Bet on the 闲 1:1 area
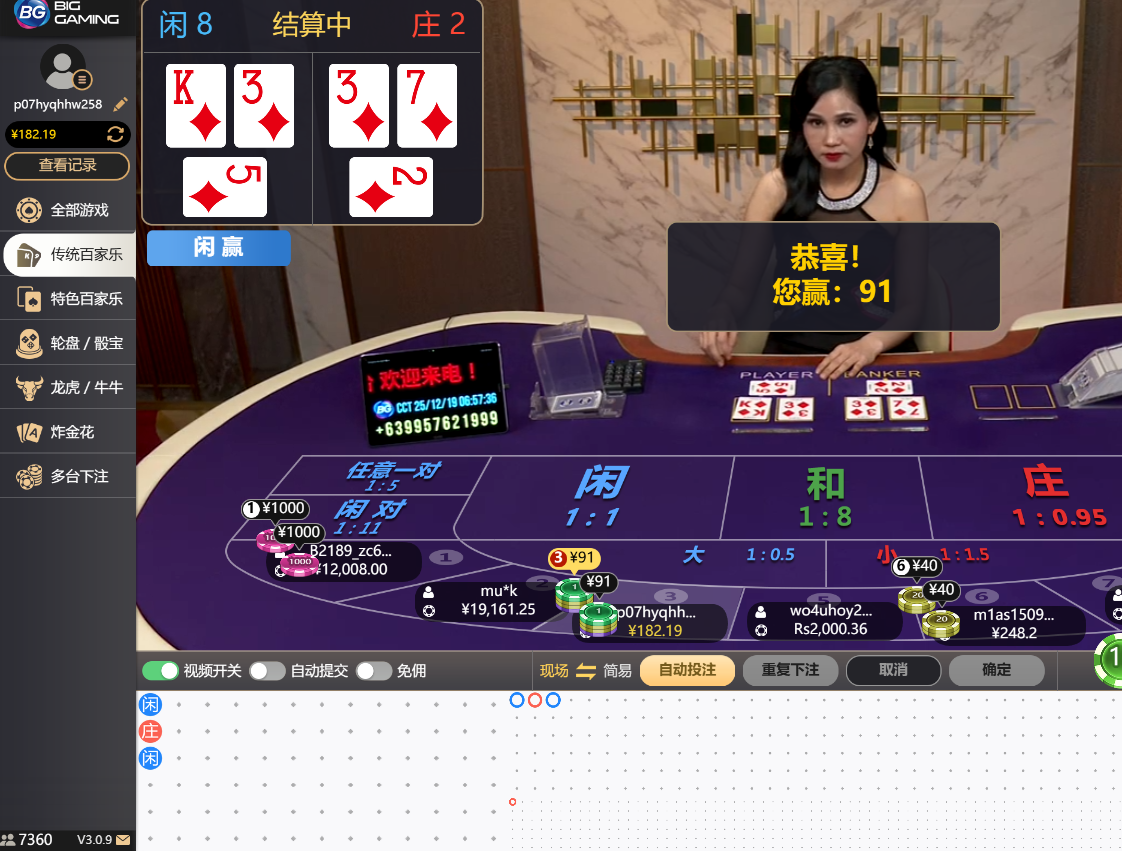1122x851 pixels. click(x=599, y=497)
